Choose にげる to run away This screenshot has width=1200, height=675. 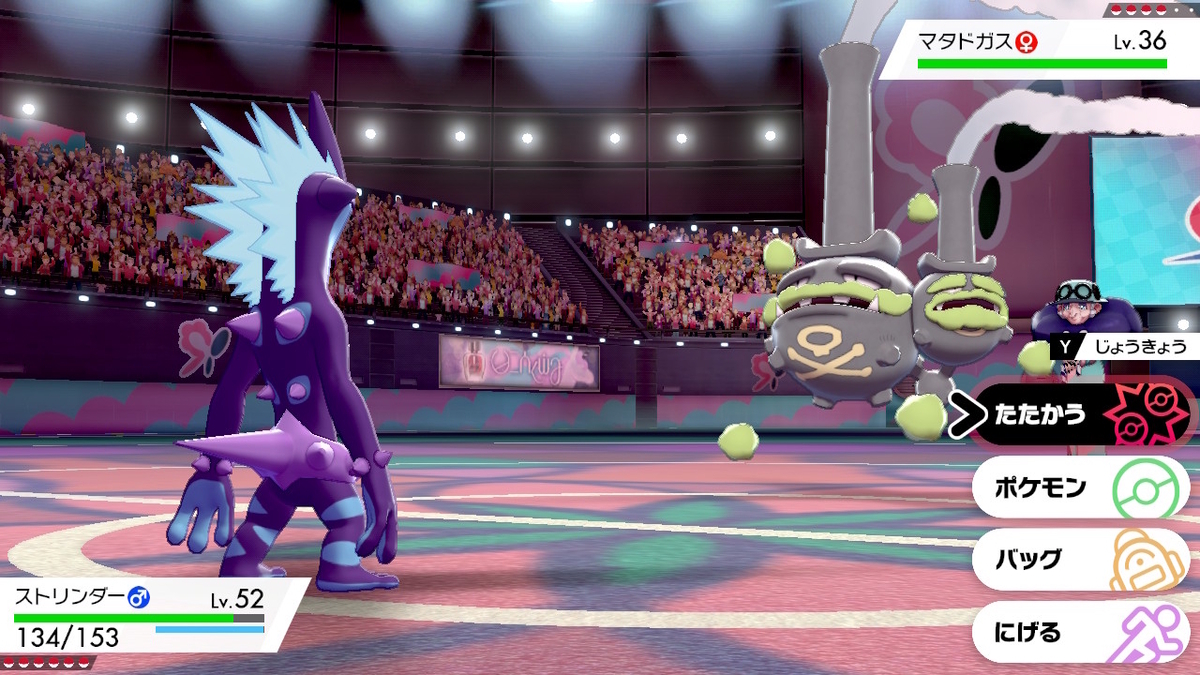tap(1080, 632)
